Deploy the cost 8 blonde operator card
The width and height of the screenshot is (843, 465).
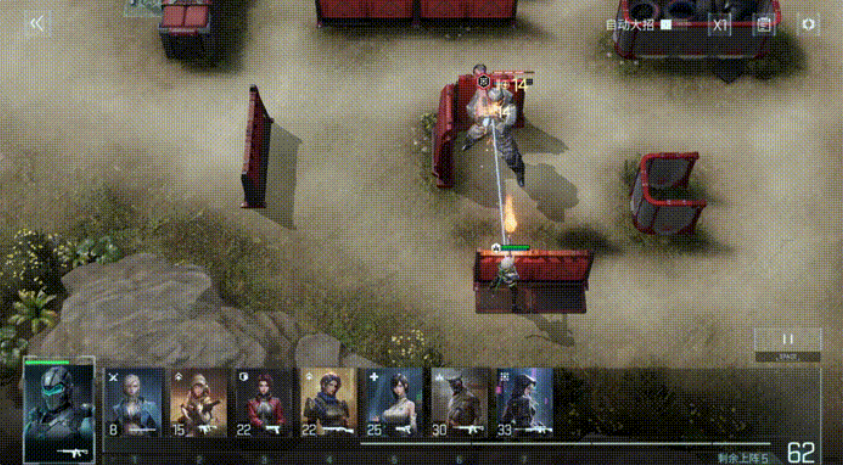click(133, 402)
